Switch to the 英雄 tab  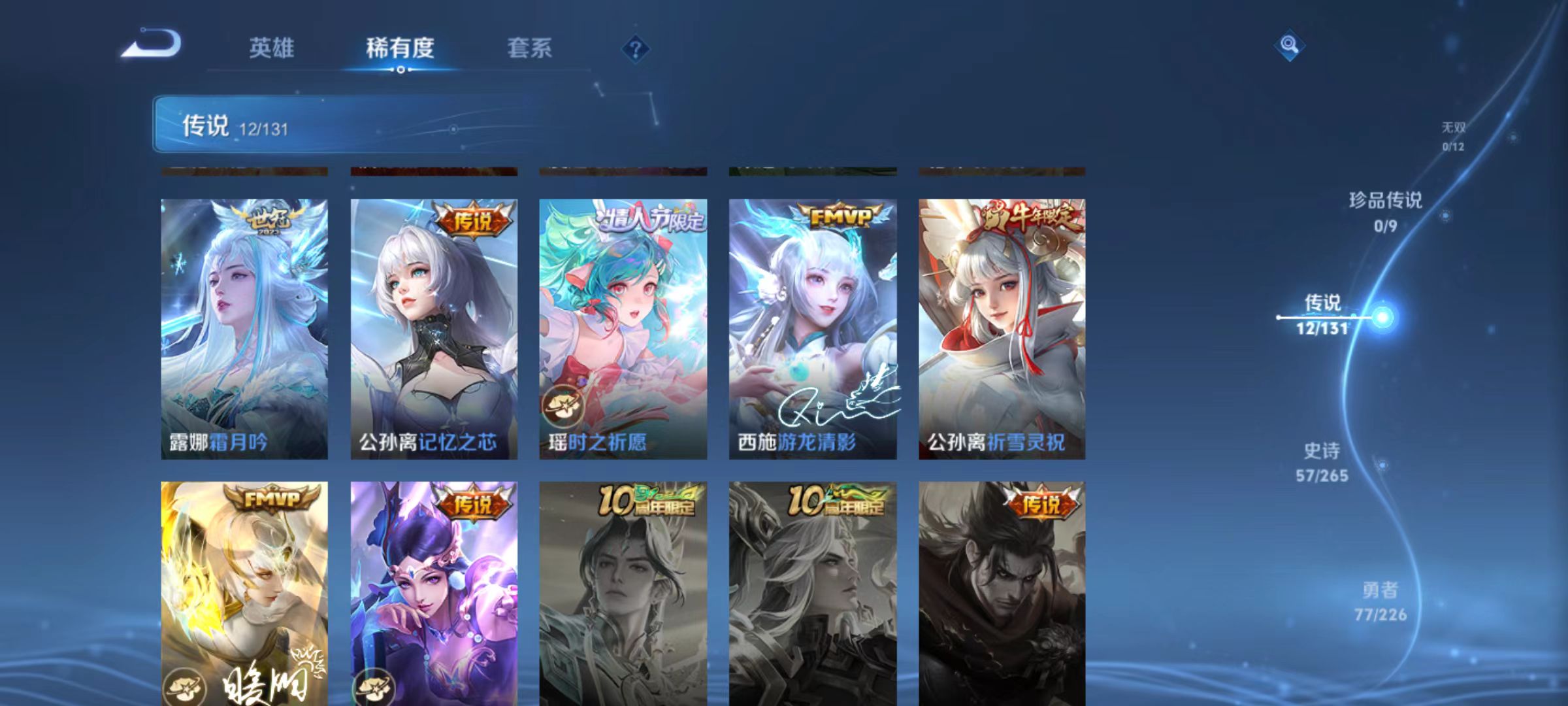click(272, 48)
